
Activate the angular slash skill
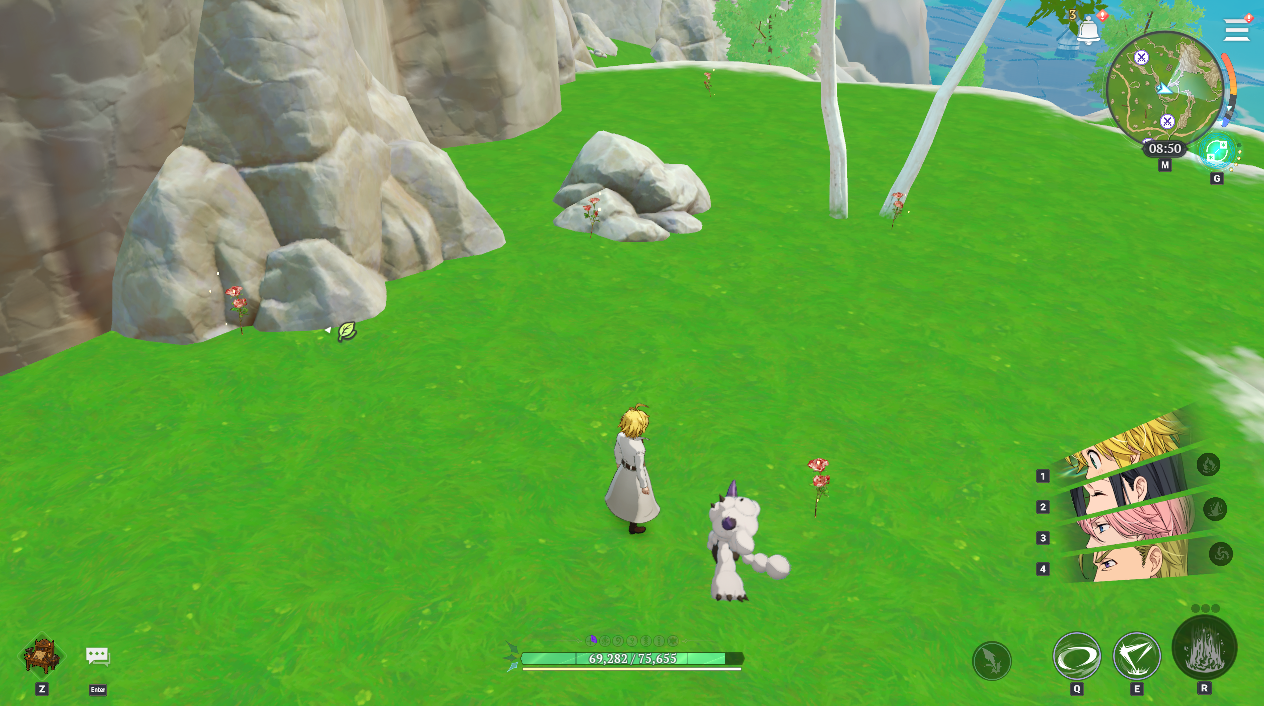pyautogui.click(x=1137, y=657)
